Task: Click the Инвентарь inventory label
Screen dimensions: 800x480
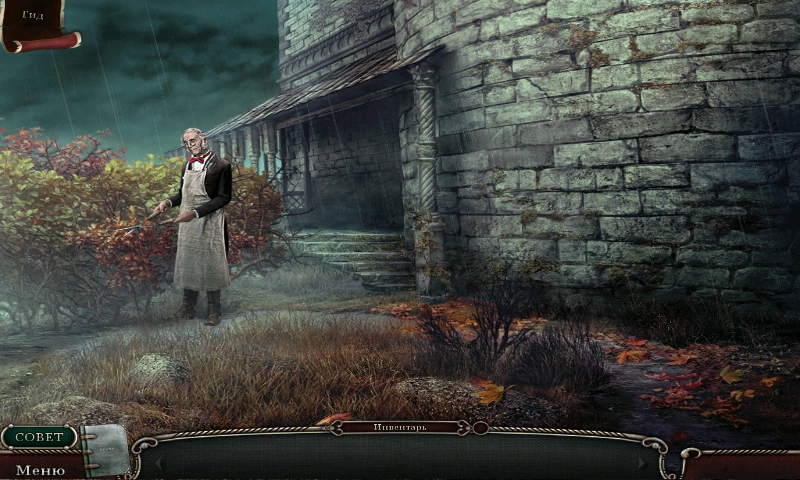Action: coord(400,427)
